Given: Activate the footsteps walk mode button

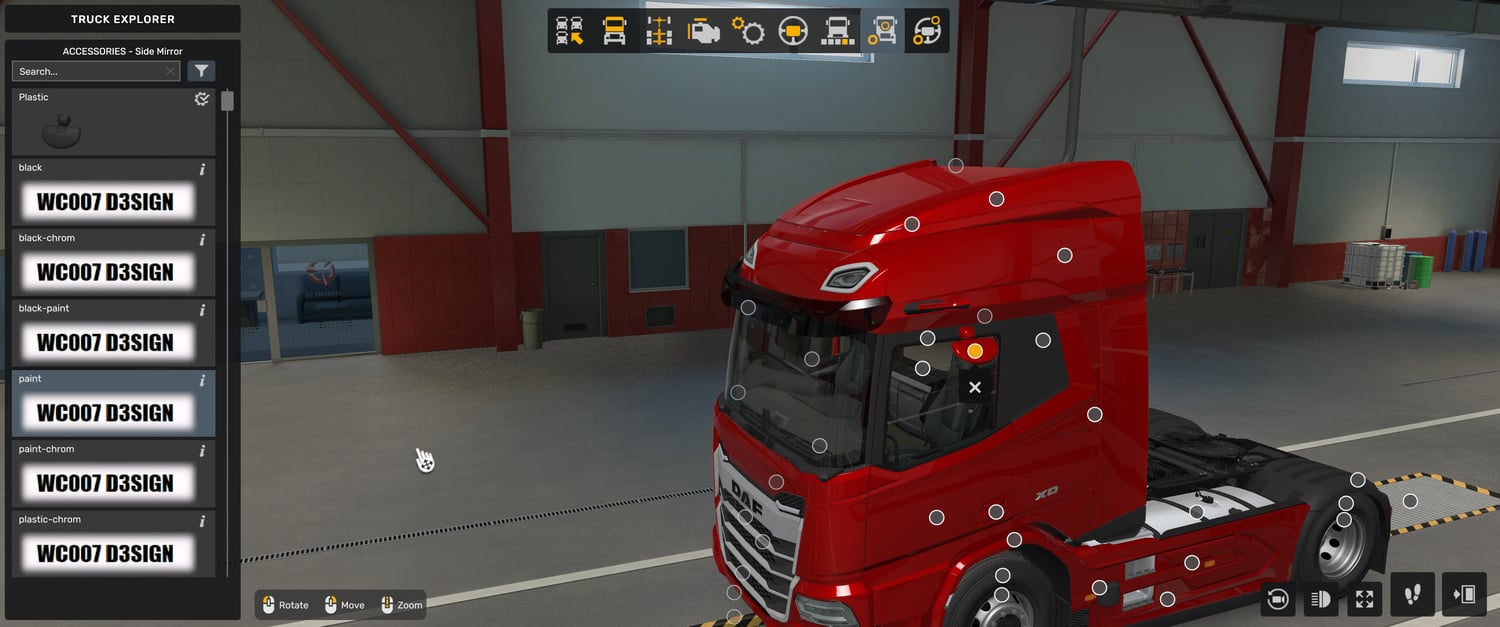Looking at the screenshot, I should [1412, 595].
